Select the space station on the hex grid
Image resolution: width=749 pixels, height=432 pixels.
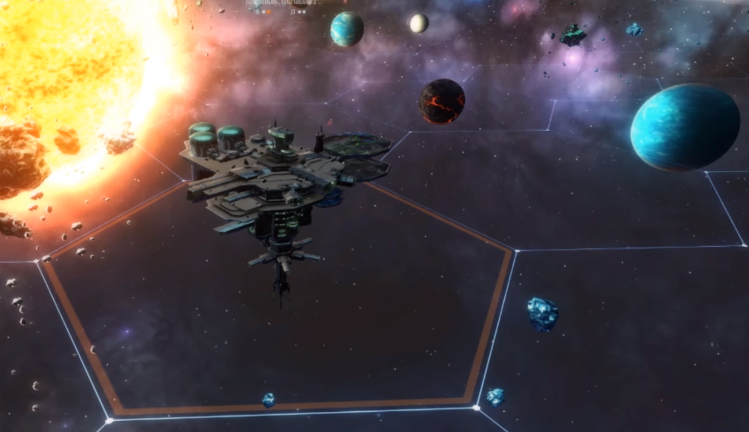pos(276,183)
